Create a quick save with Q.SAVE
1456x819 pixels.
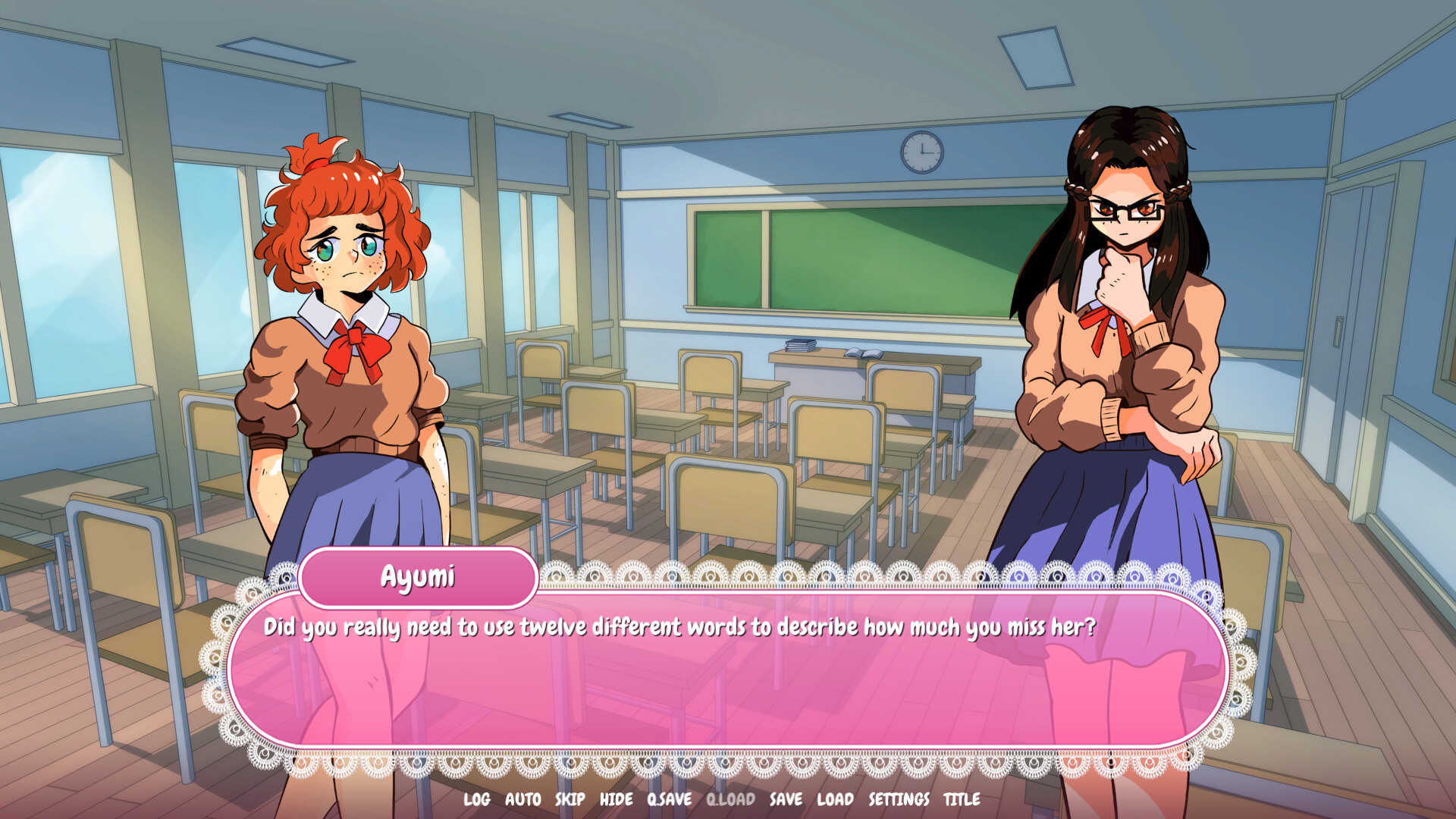668,799
